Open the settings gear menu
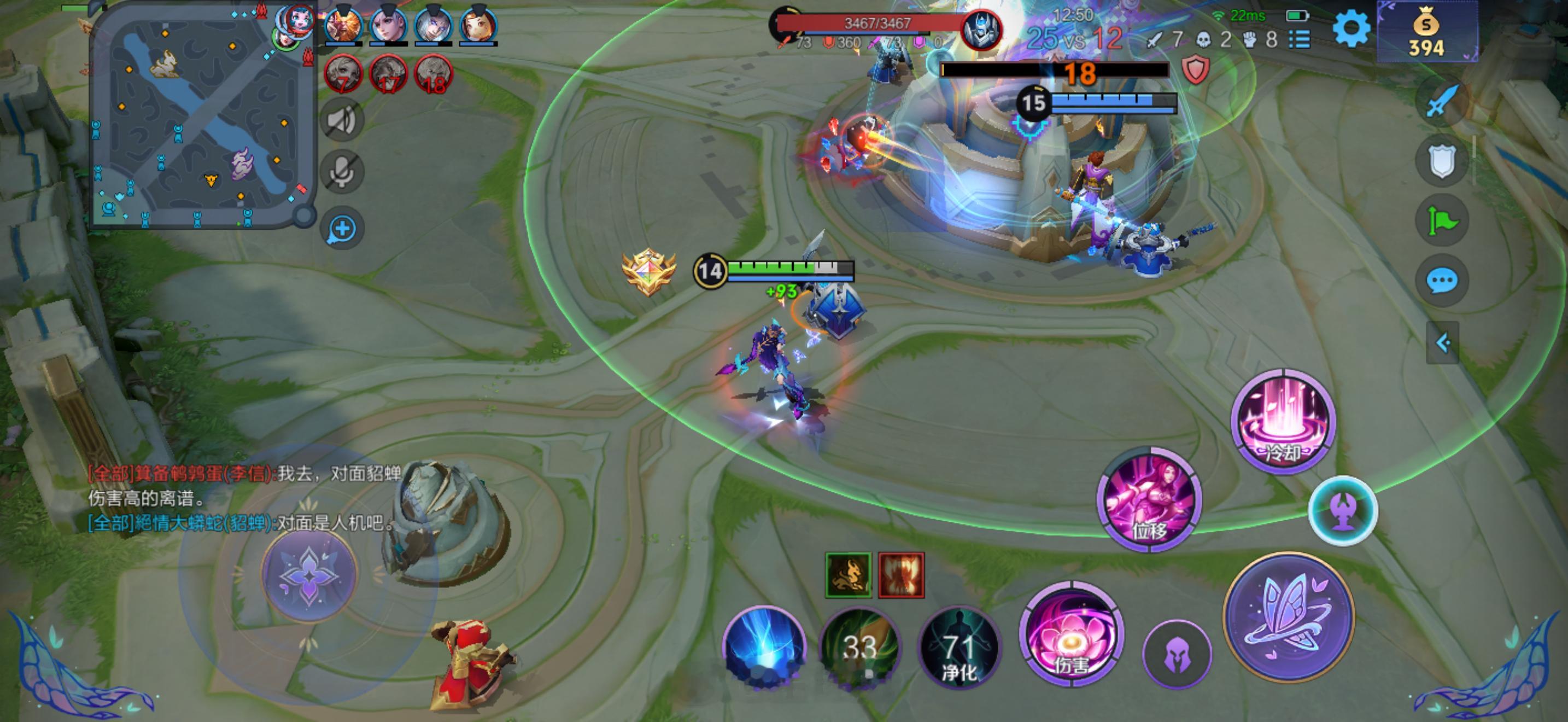This screenshot has height=722, width=1568. coord(1351,28)
